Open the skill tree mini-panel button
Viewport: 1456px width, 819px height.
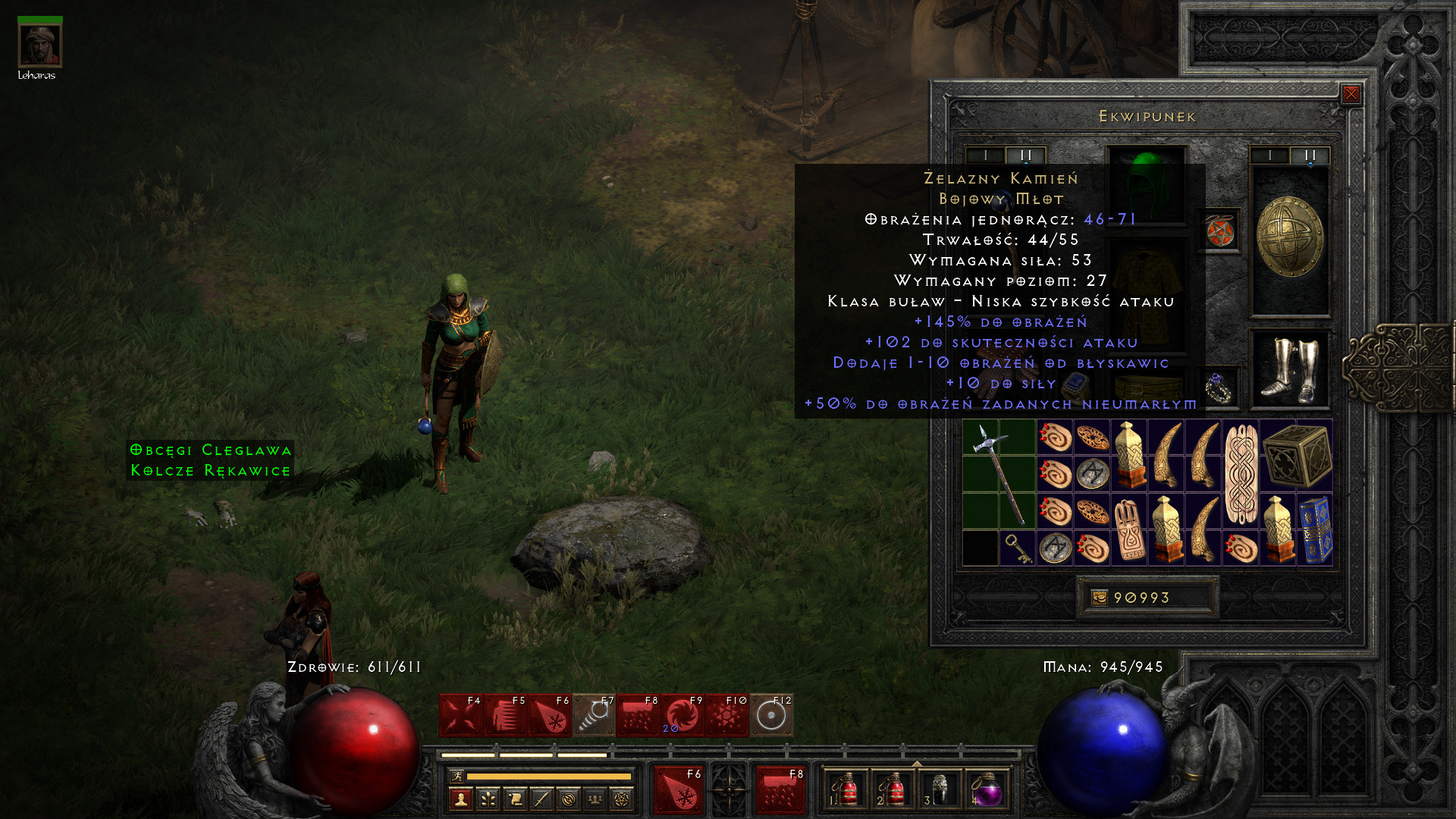coord(488,799)
